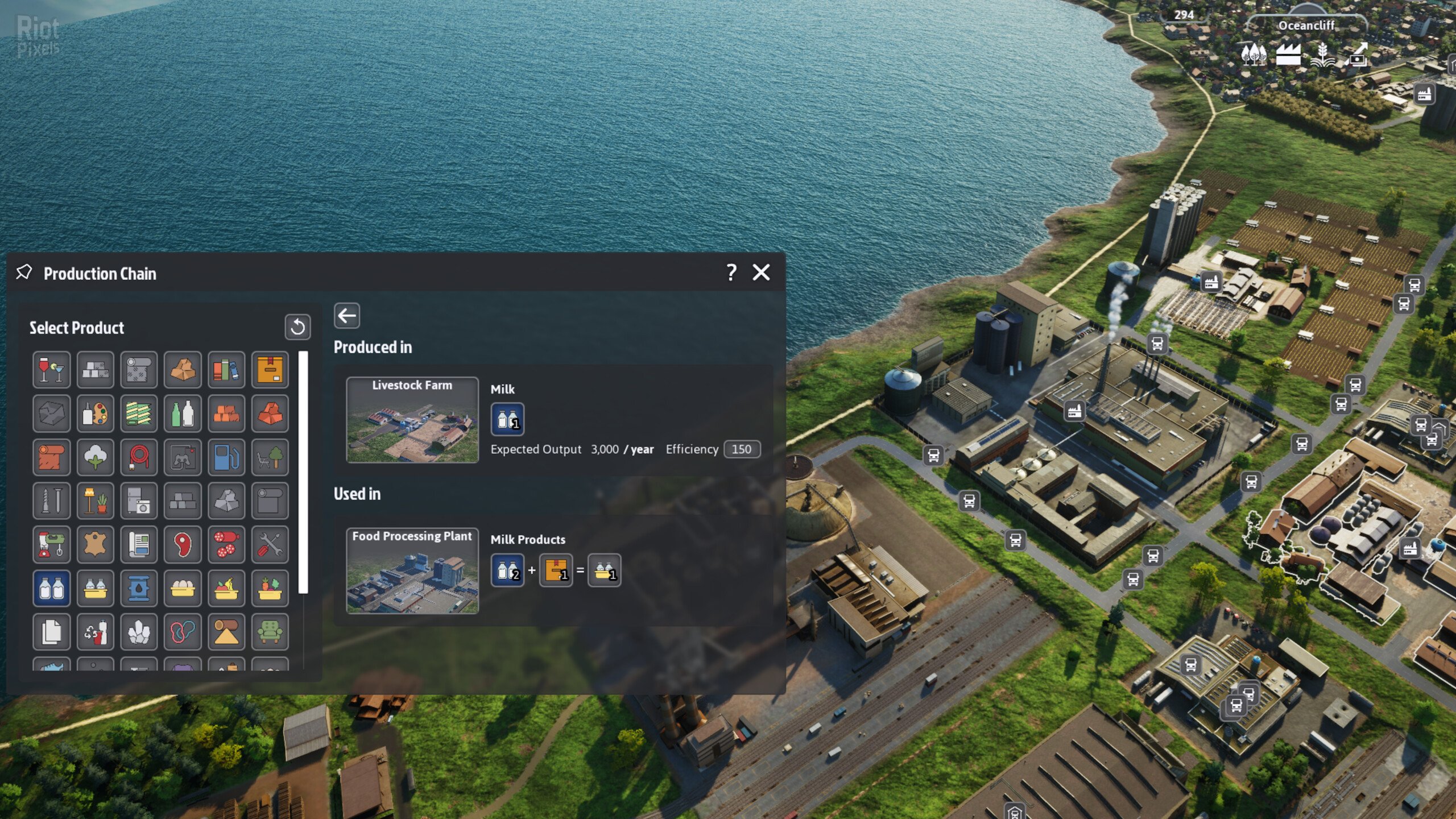Image resolution: width=1456 pixels, height=819 pixels.
Task: Pin the Production Chain panel
Action: point(24,272)
